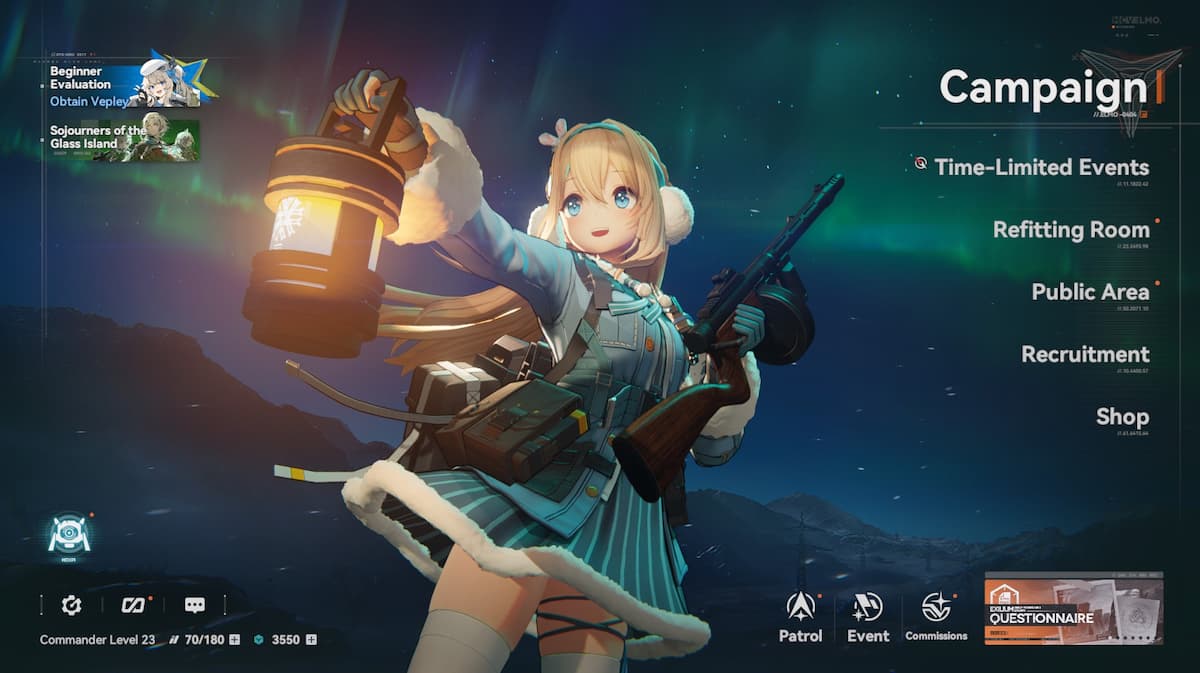Open the Event icon
The height and width of the screenshot is (673, 1200).
pos(867,614)
